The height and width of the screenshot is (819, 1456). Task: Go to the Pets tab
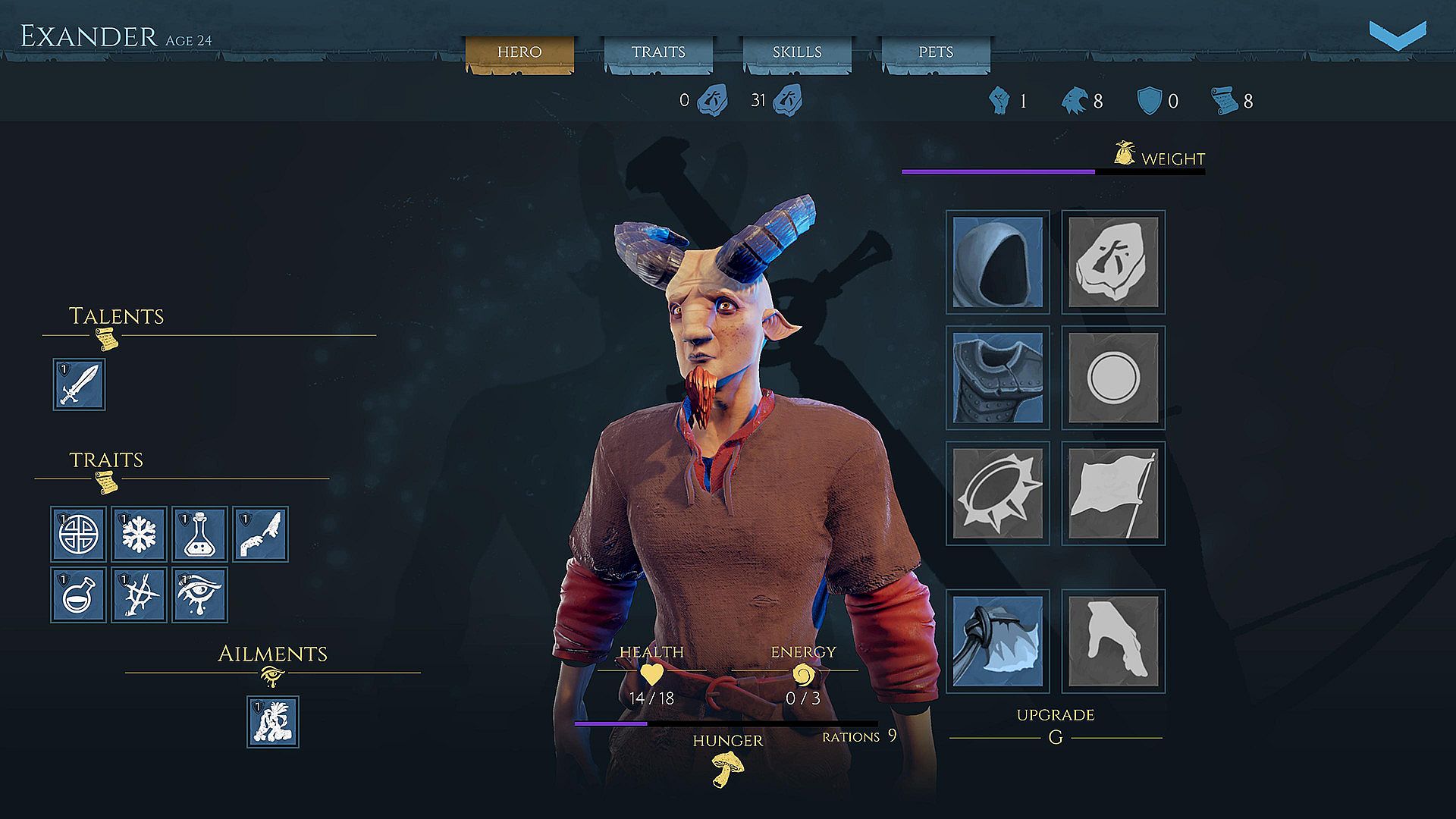click(x=935, y=52)
